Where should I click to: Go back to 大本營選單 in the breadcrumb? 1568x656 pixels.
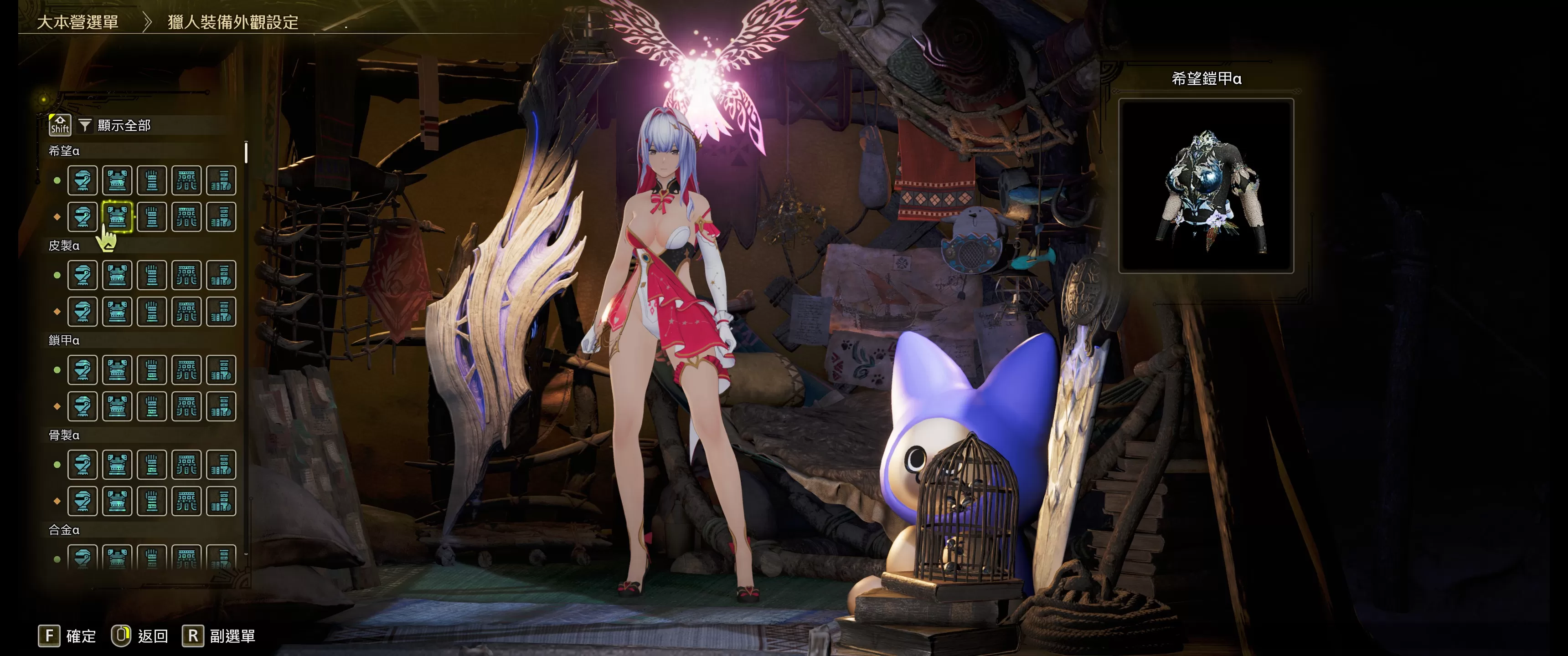coord(78,22)
